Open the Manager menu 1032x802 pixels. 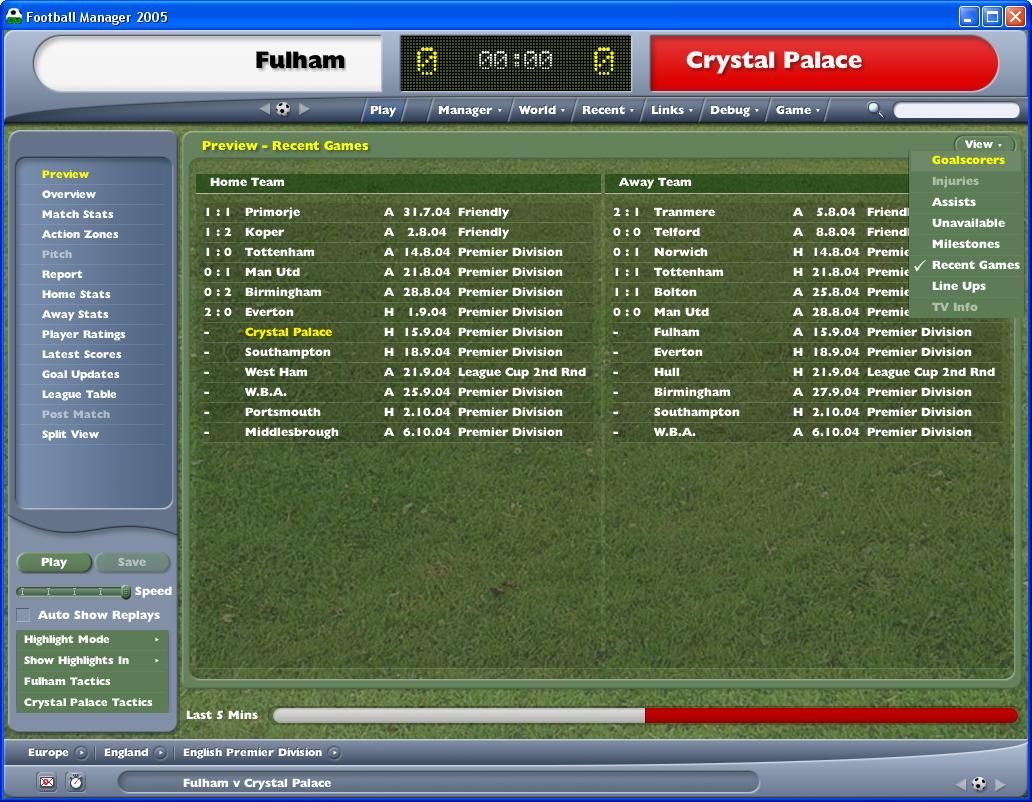click(x=469, y=110)
